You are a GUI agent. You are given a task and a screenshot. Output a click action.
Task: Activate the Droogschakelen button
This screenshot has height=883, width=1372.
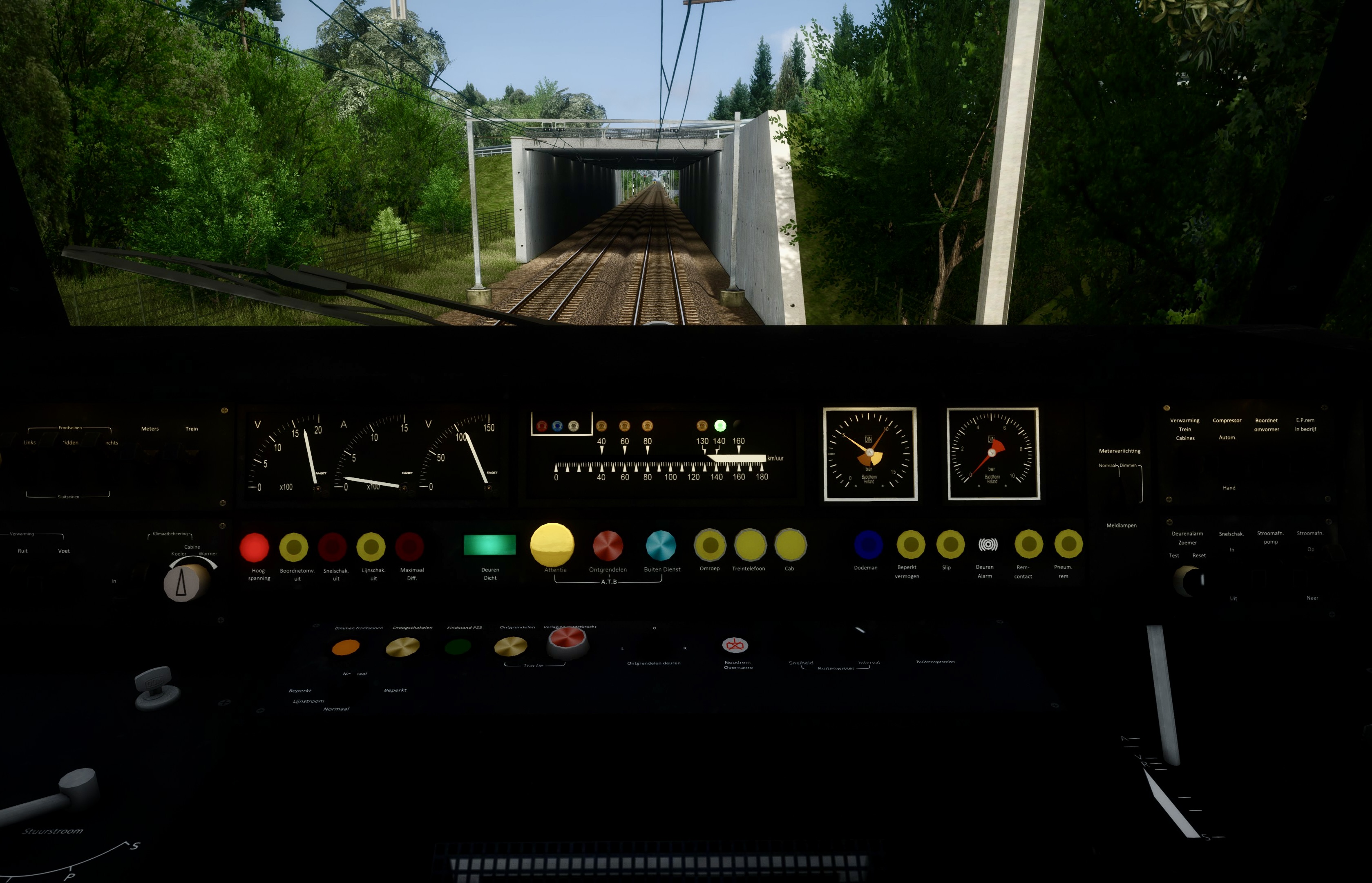[x=402, y=648]
